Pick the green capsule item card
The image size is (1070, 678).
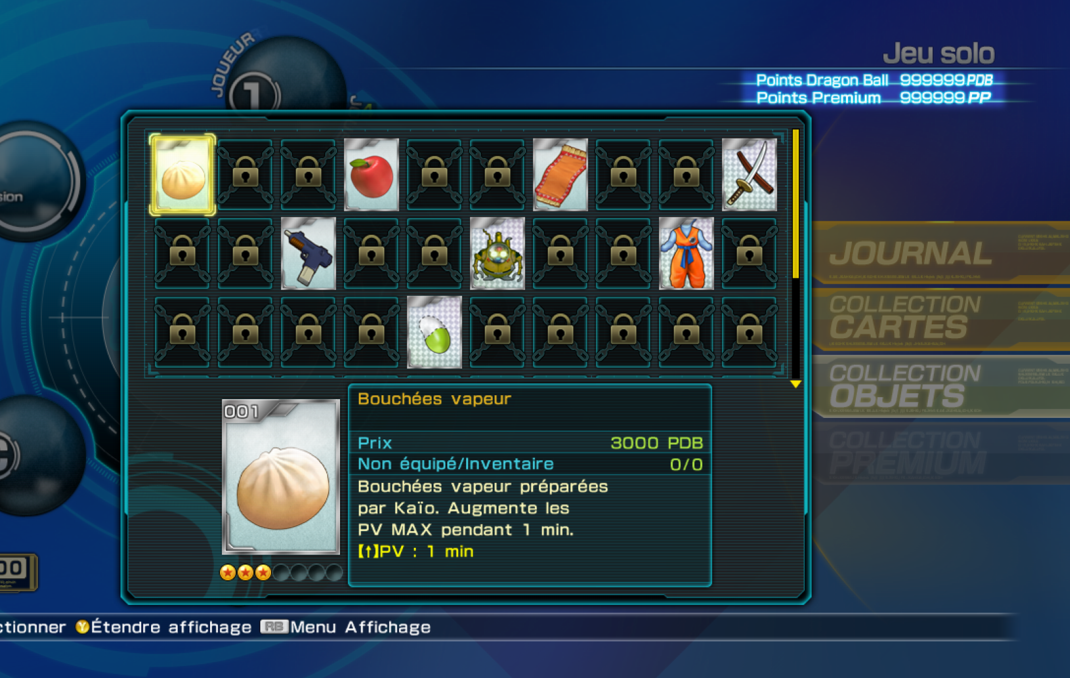(x=434, y=332)
